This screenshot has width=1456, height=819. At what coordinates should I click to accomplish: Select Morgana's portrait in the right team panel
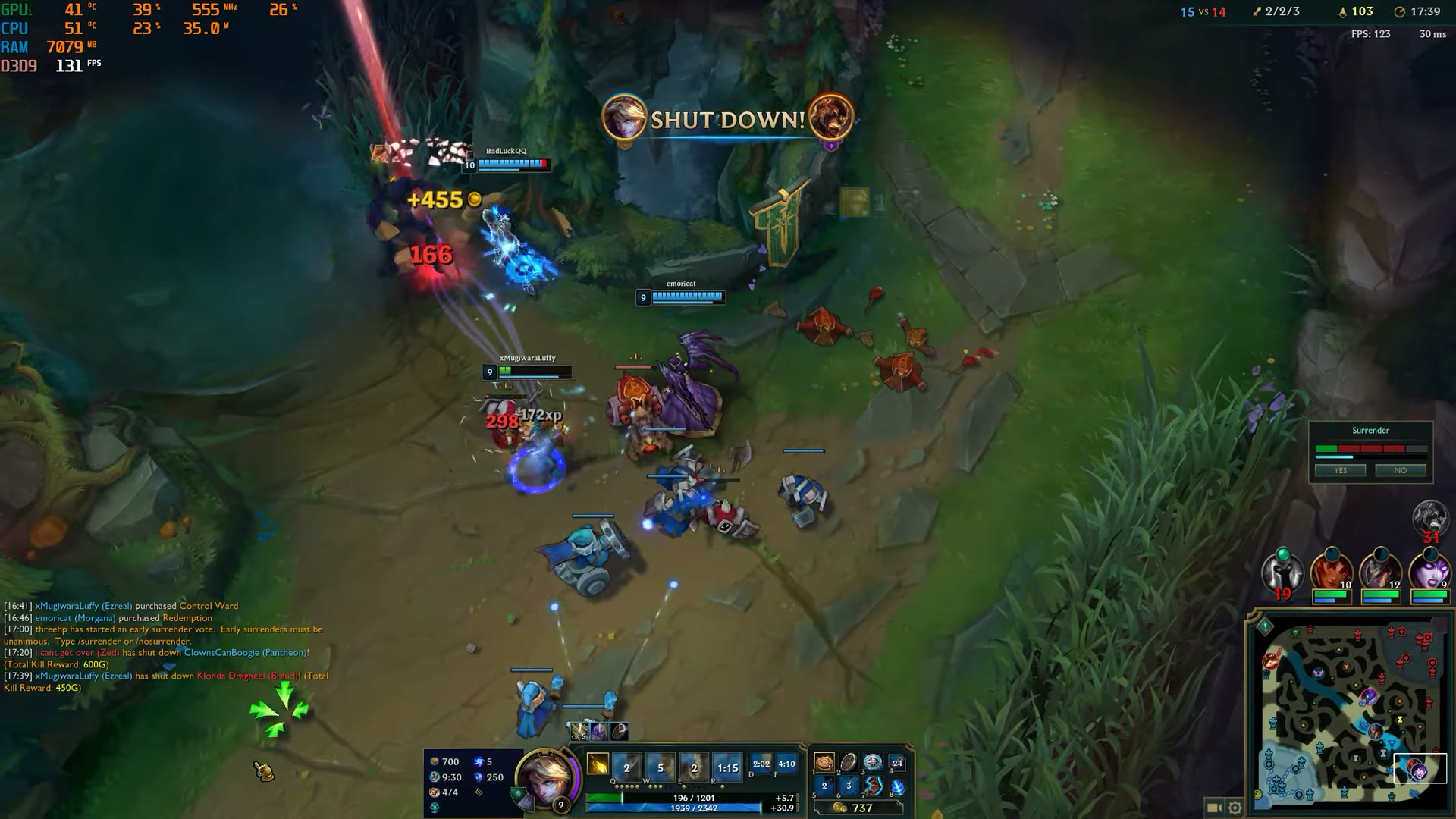click(x=1430, y=571)
